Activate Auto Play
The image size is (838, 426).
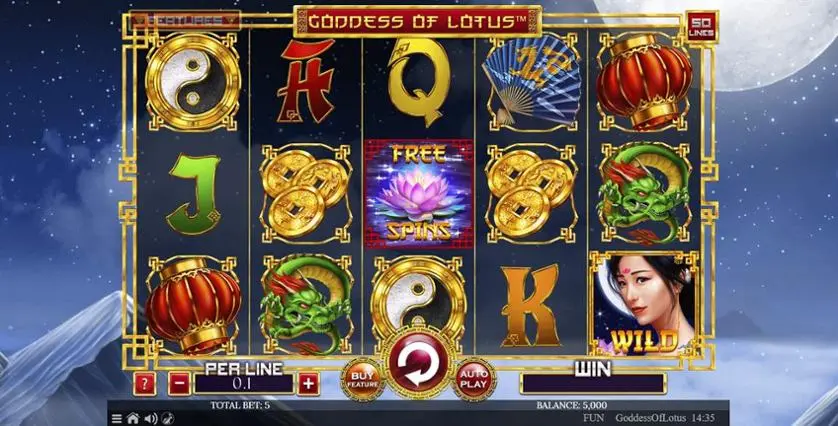tap(474, 378)
